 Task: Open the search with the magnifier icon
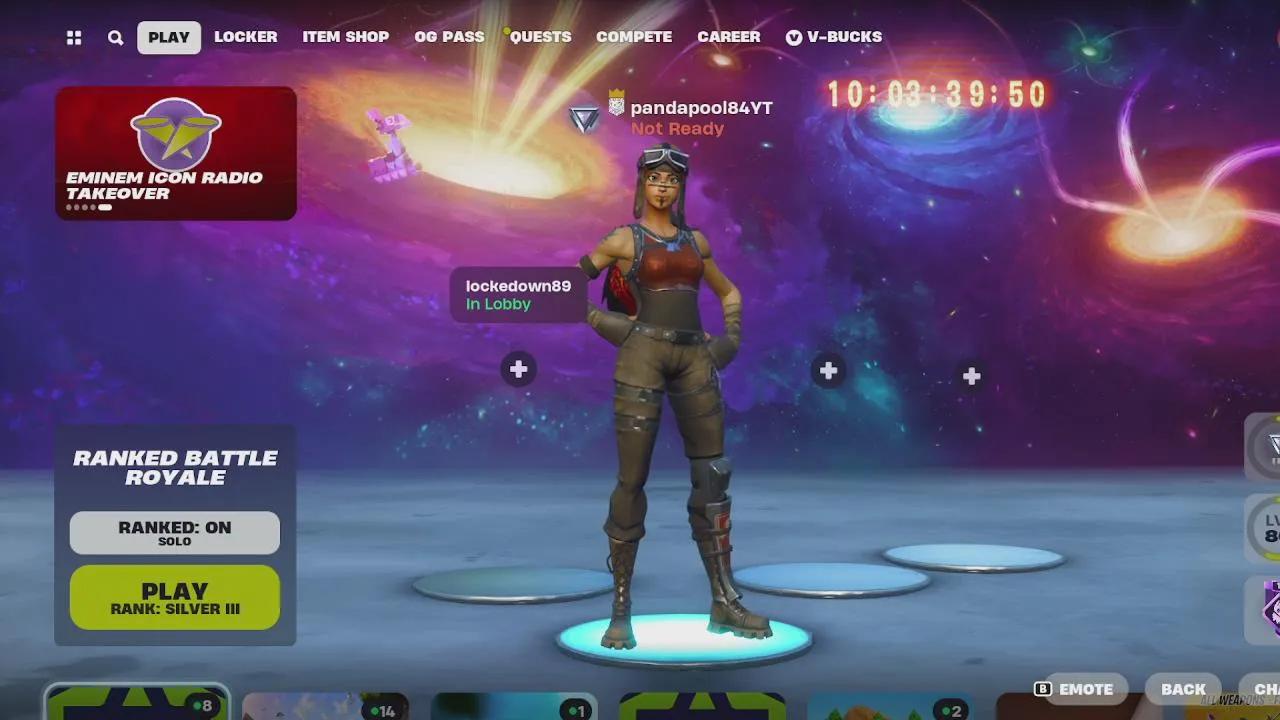115,37
